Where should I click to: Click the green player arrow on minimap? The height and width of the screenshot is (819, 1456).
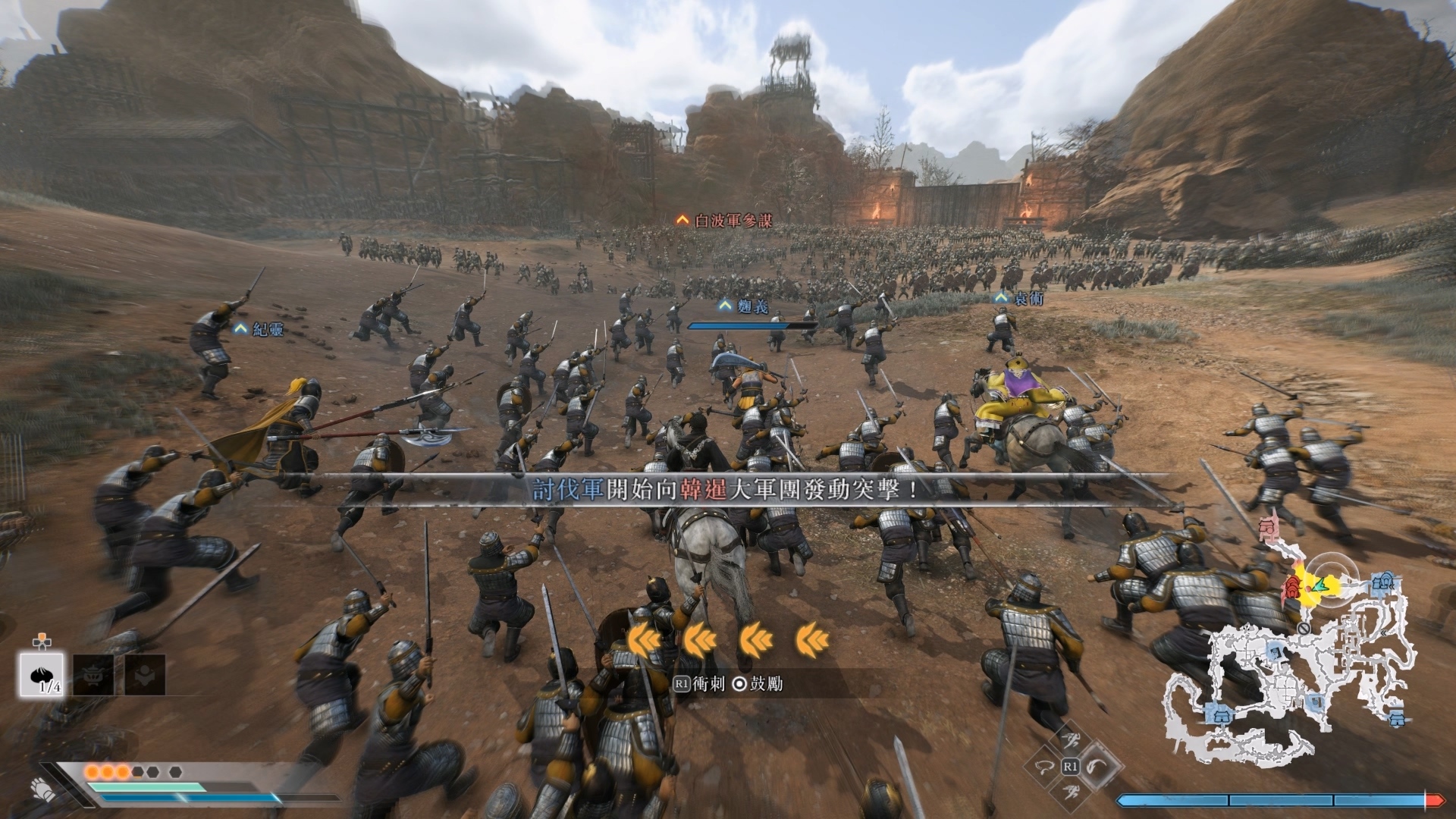pos(1319,585)
